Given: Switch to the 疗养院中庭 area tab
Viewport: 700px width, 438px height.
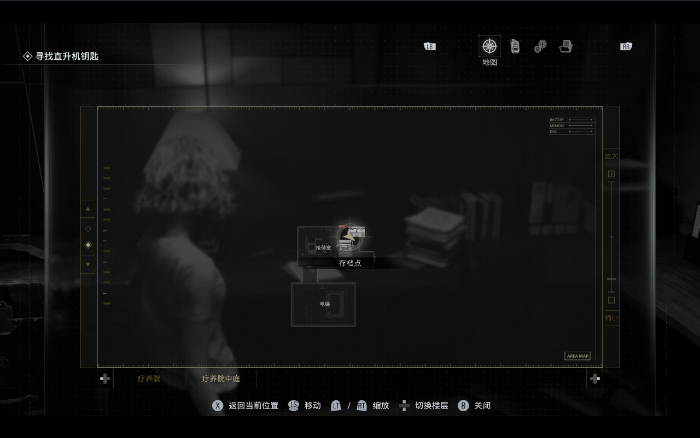Looking at the screenshot, I should pos(220,379).
